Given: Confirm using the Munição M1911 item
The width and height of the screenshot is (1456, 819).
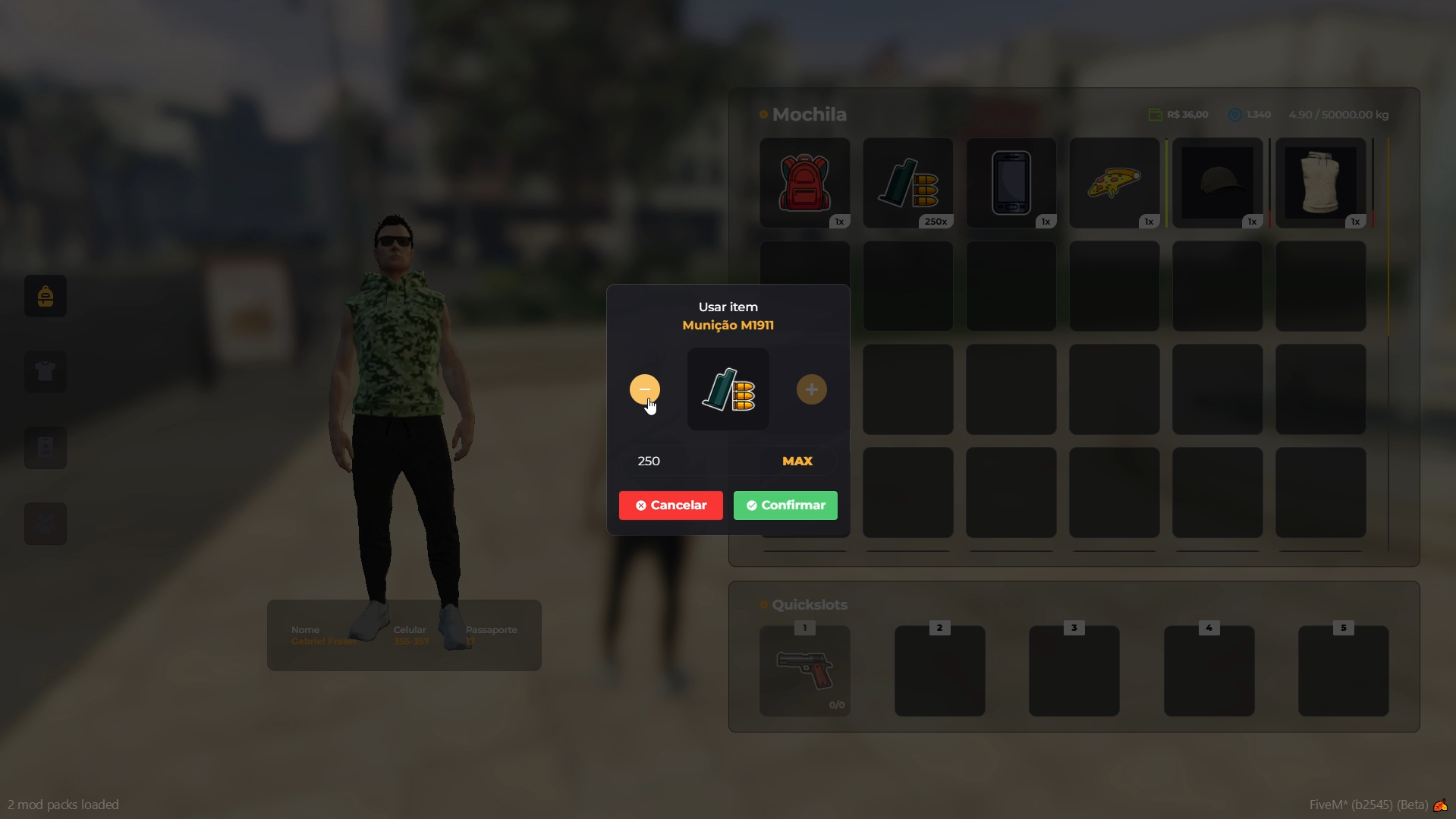Looking at the screenshot, I should coord(785,506).
